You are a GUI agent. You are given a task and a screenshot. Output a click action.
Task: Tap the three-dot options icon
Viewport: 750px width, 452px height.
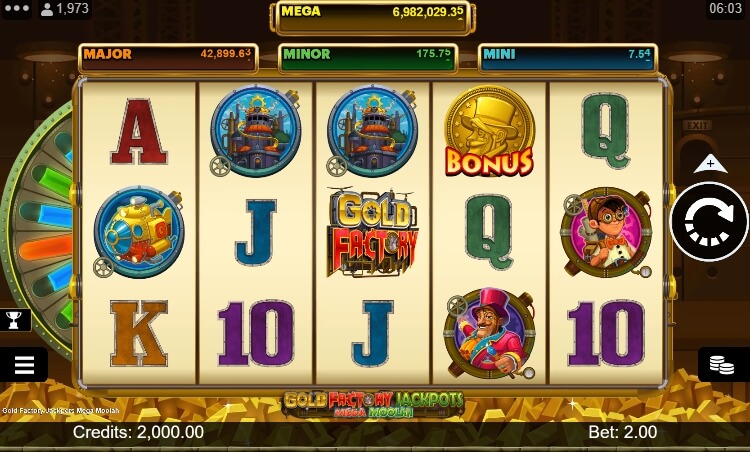[x=17, y=8]
